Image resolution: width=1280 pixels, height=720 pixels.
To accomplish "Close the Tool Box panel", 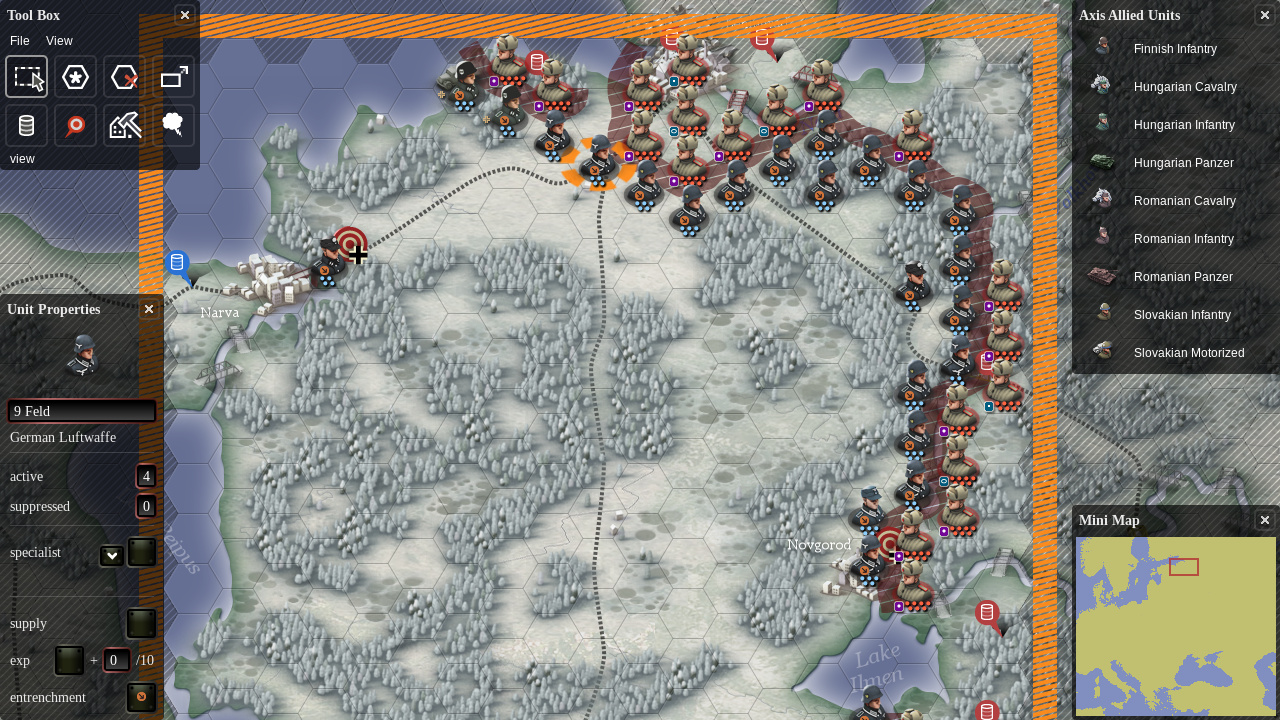I will click(x=184, y=15).
